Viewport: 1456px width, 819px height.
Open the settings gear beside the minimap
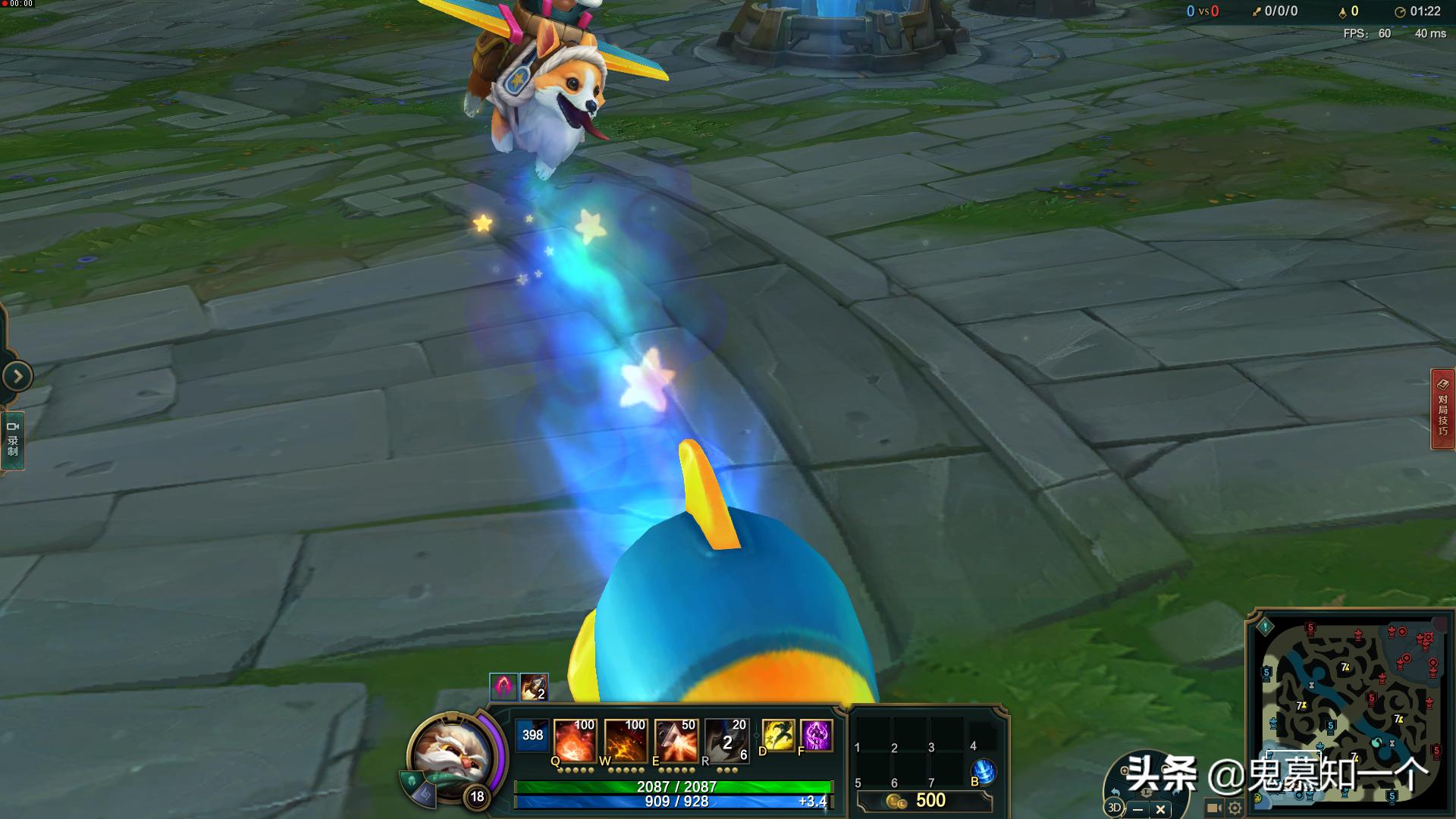(1235, 808)
